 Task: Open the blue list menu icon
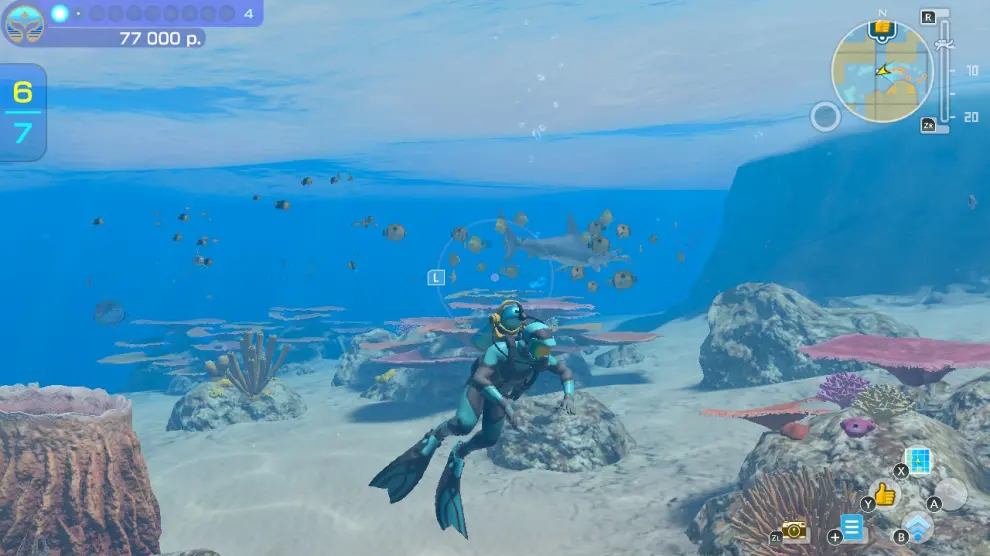tap(852, 527)
